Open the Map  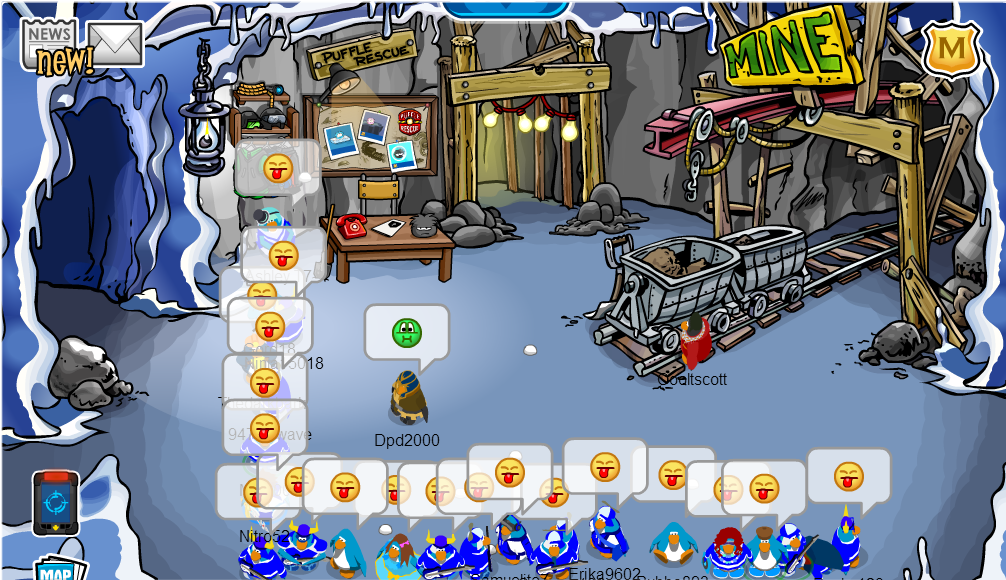point(55,570)
